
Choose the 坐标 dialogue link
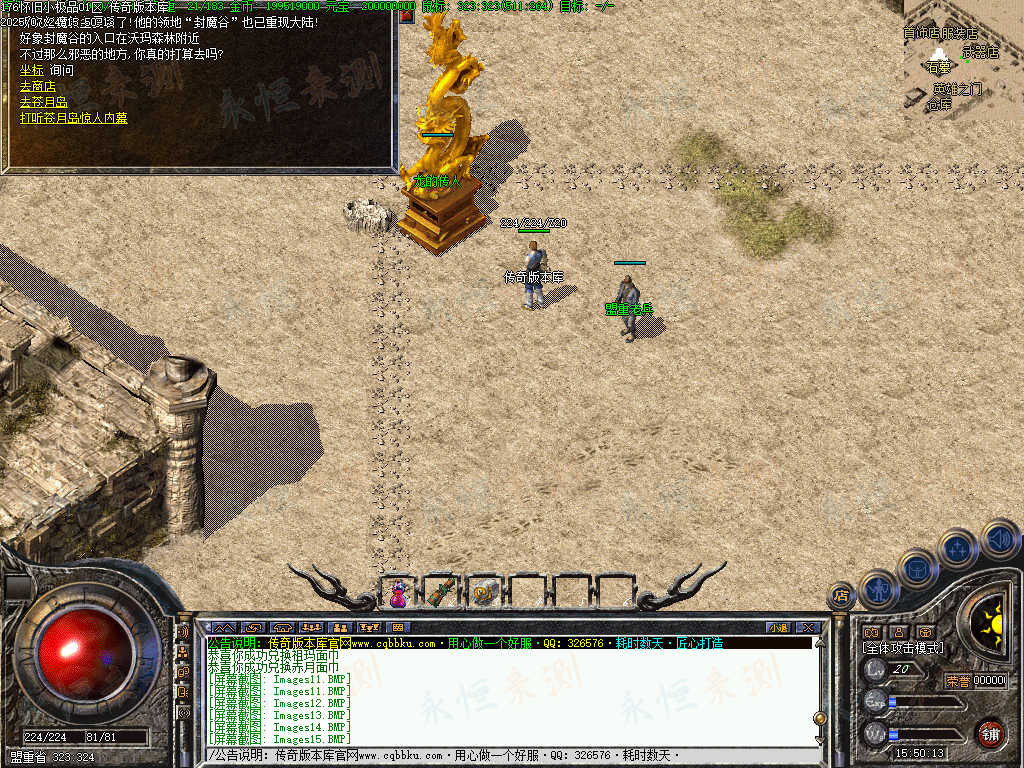click(31, 71)
